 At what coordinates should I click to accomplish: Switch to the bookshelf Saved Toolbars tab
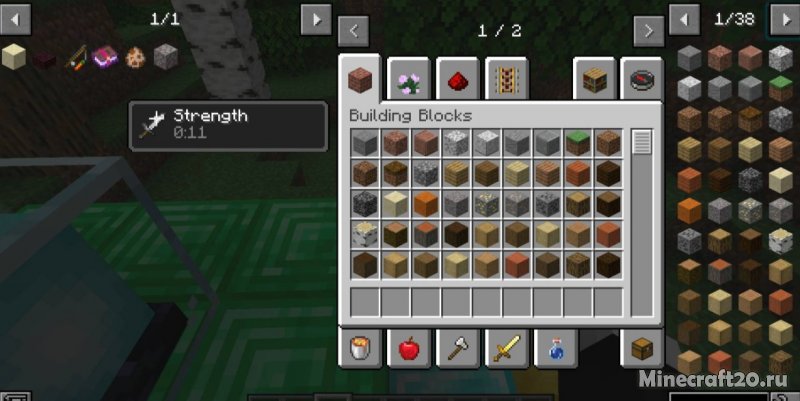tap(593, 78)
